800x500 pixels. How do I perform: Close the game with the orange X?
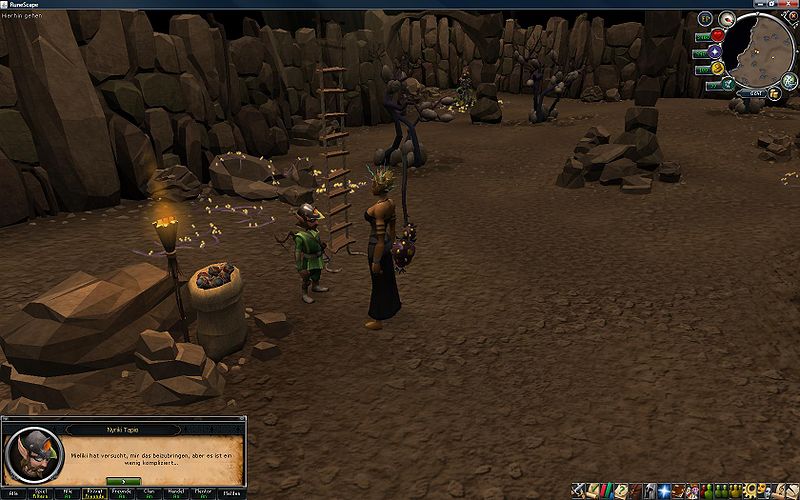click(791, 17)
